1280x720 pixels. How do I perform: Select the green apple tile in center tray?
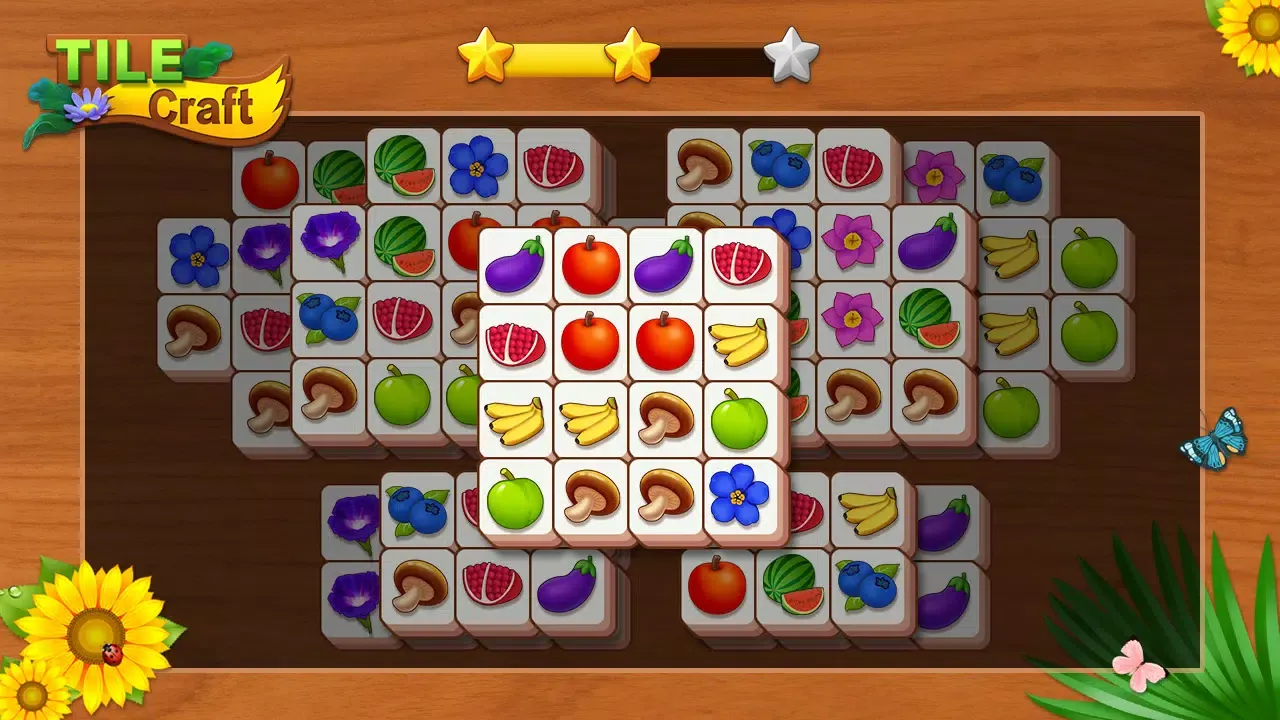pos(740,418)
